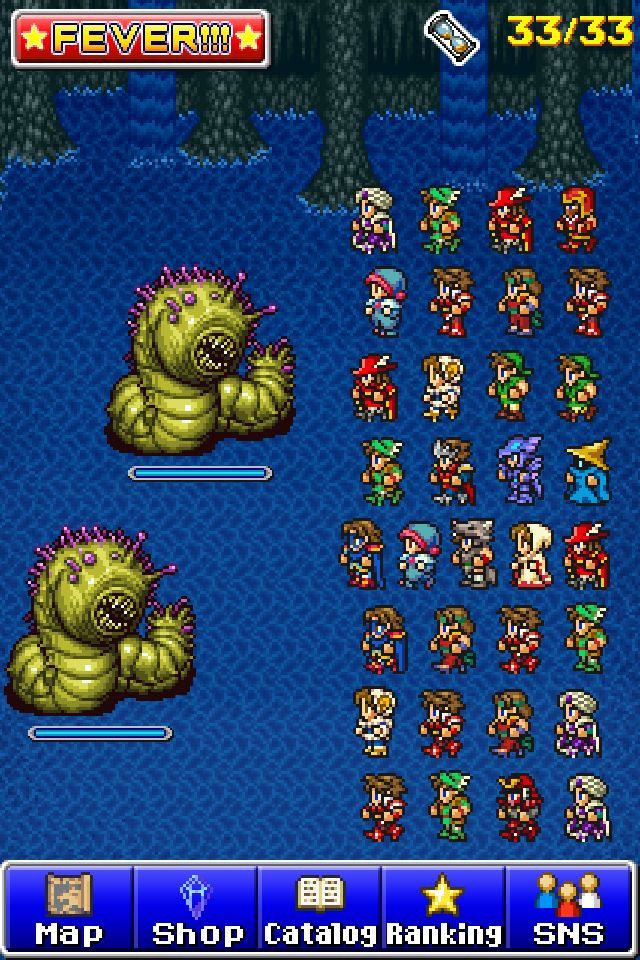View the Ranking leaderboard
Screen dimensions: 640x960
pyautogui.click(x=443, y=909)
